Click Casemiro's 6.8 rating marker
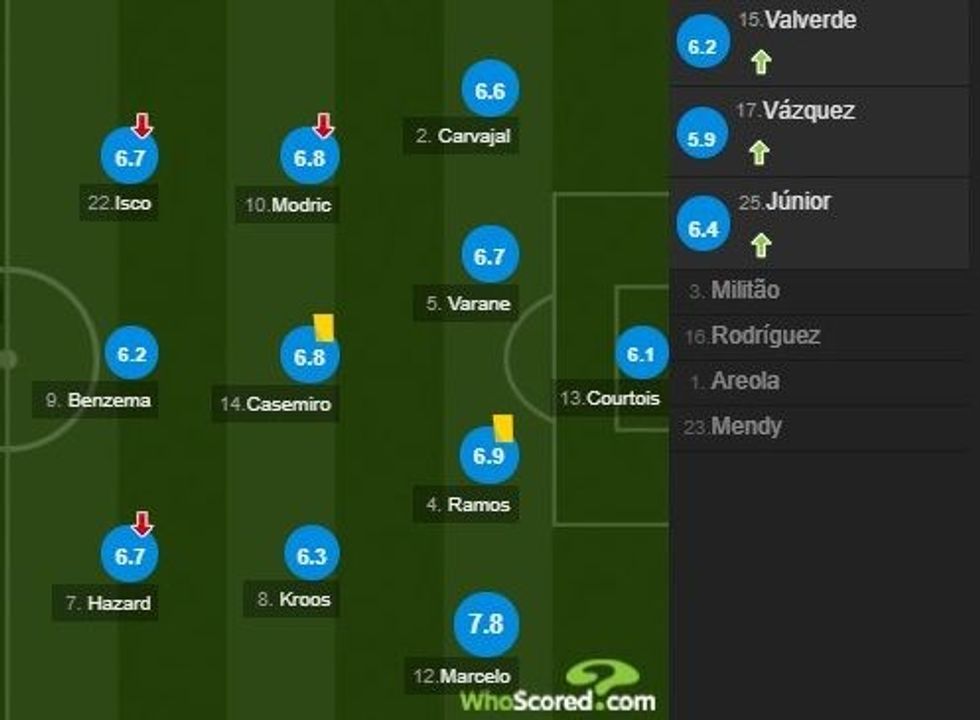 coord(310,357)
